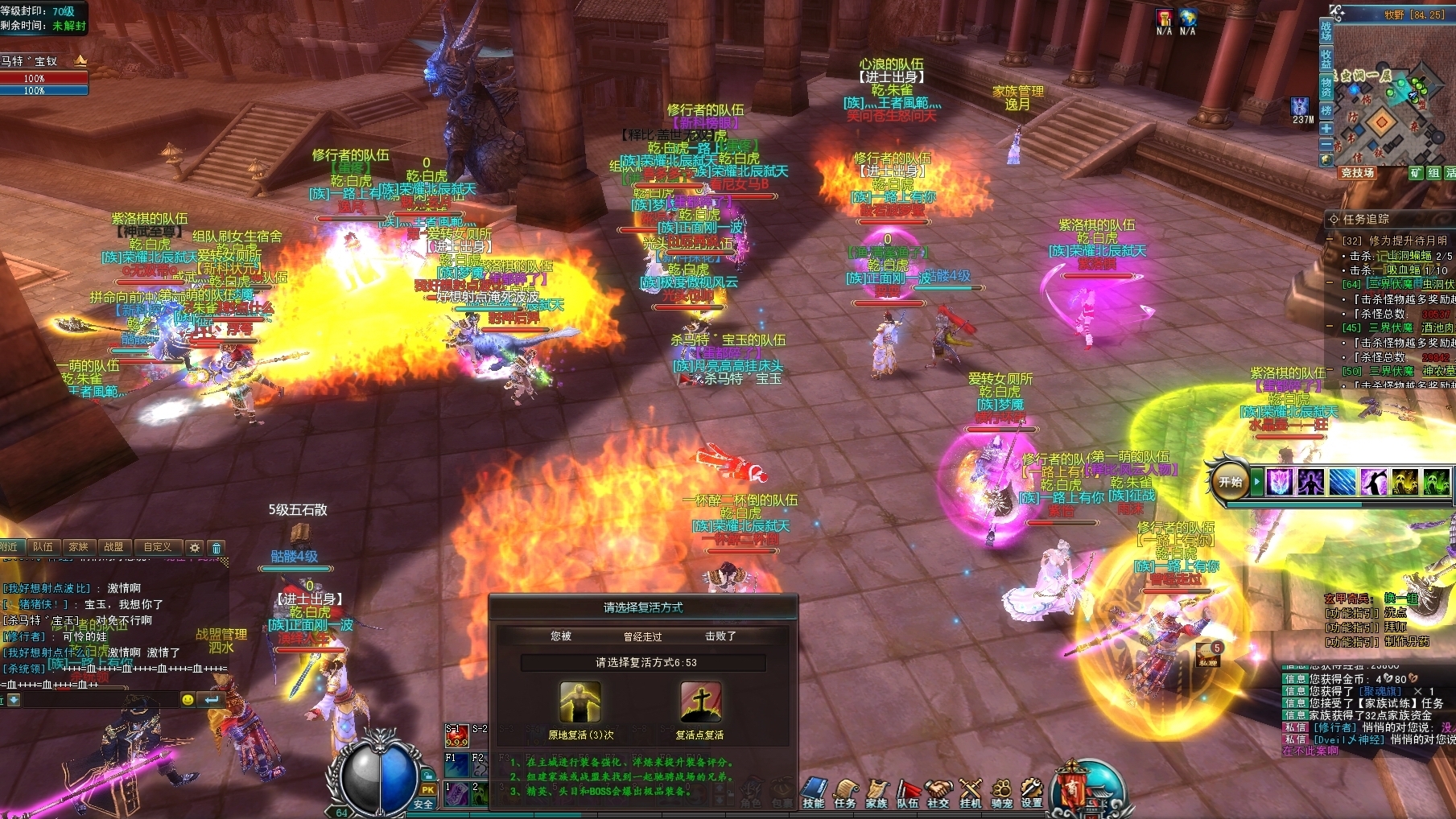Open the Skills (技能) menu

814,792
